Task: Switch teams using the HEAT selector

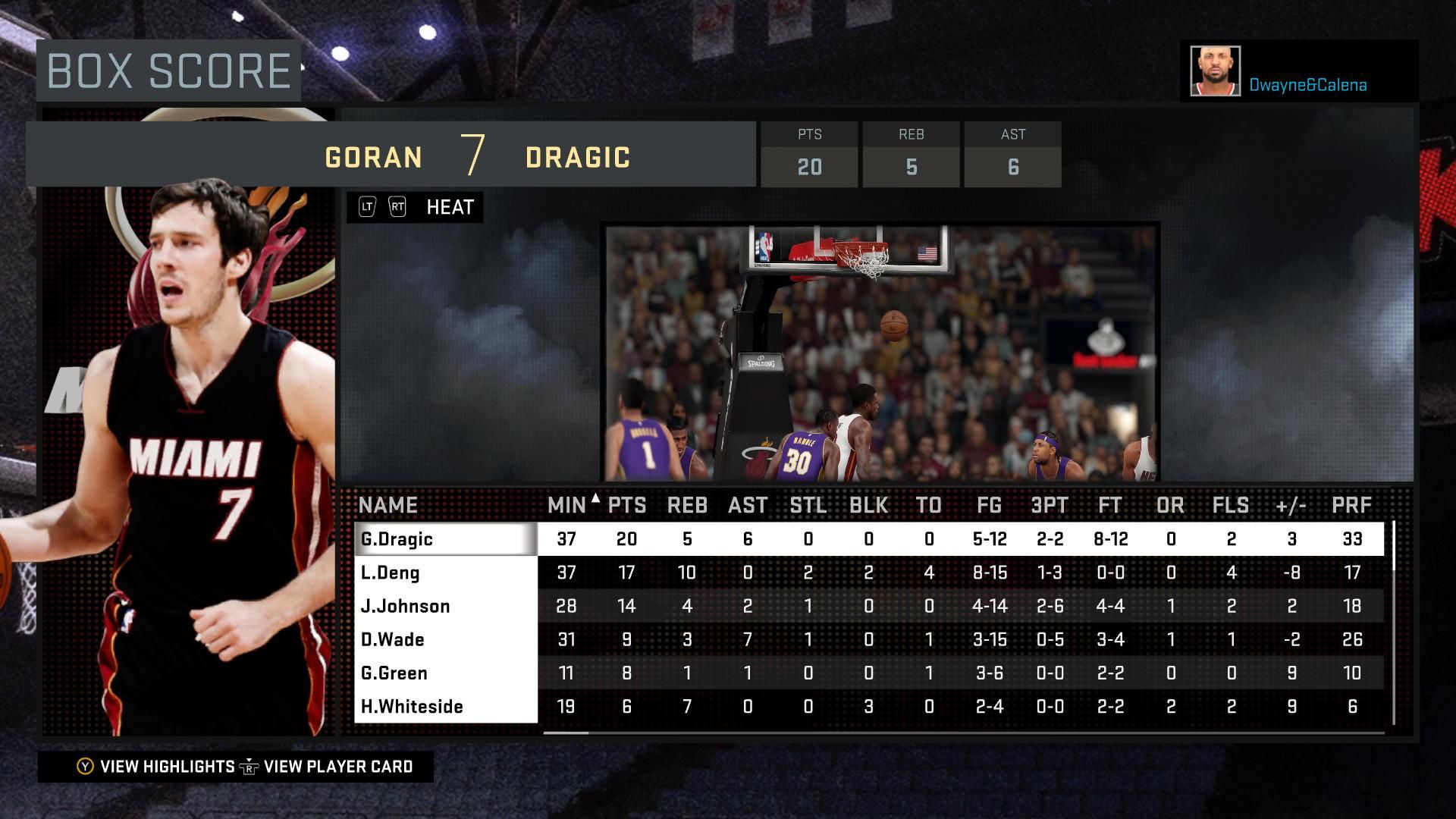Action: point(415,207)
